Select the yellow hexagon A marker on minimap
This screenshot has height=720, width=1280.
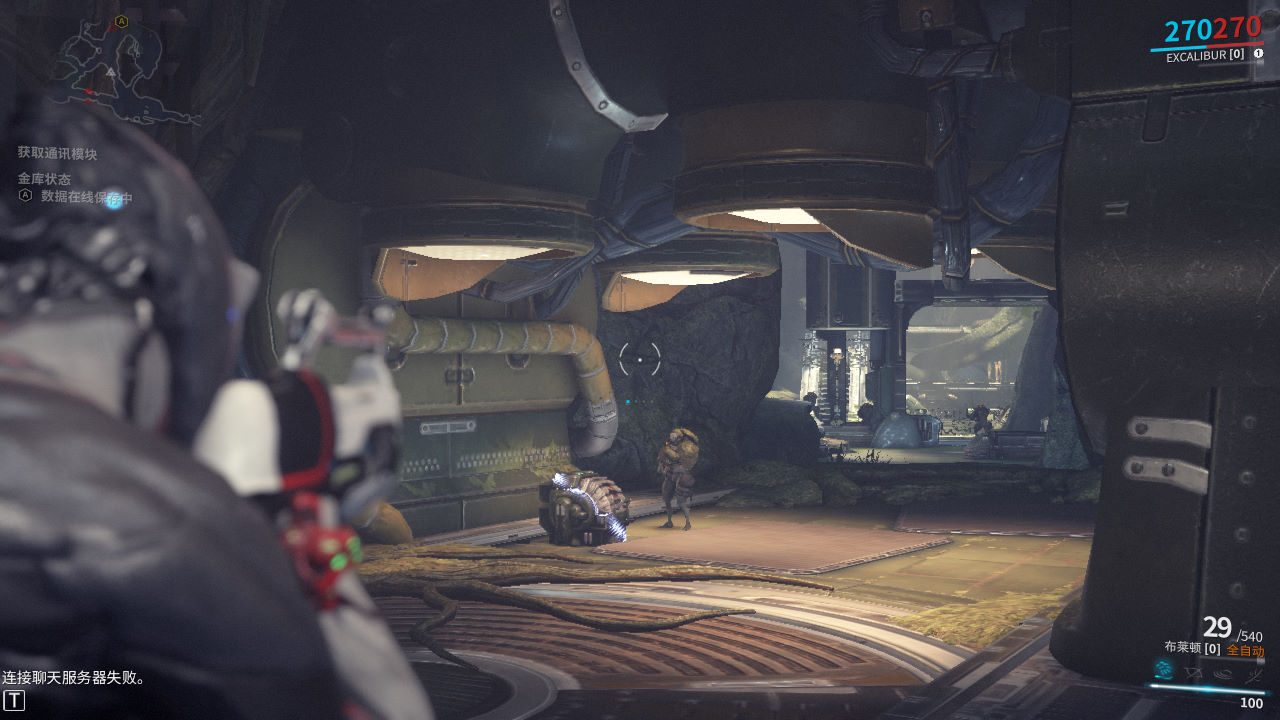(121, 21)
